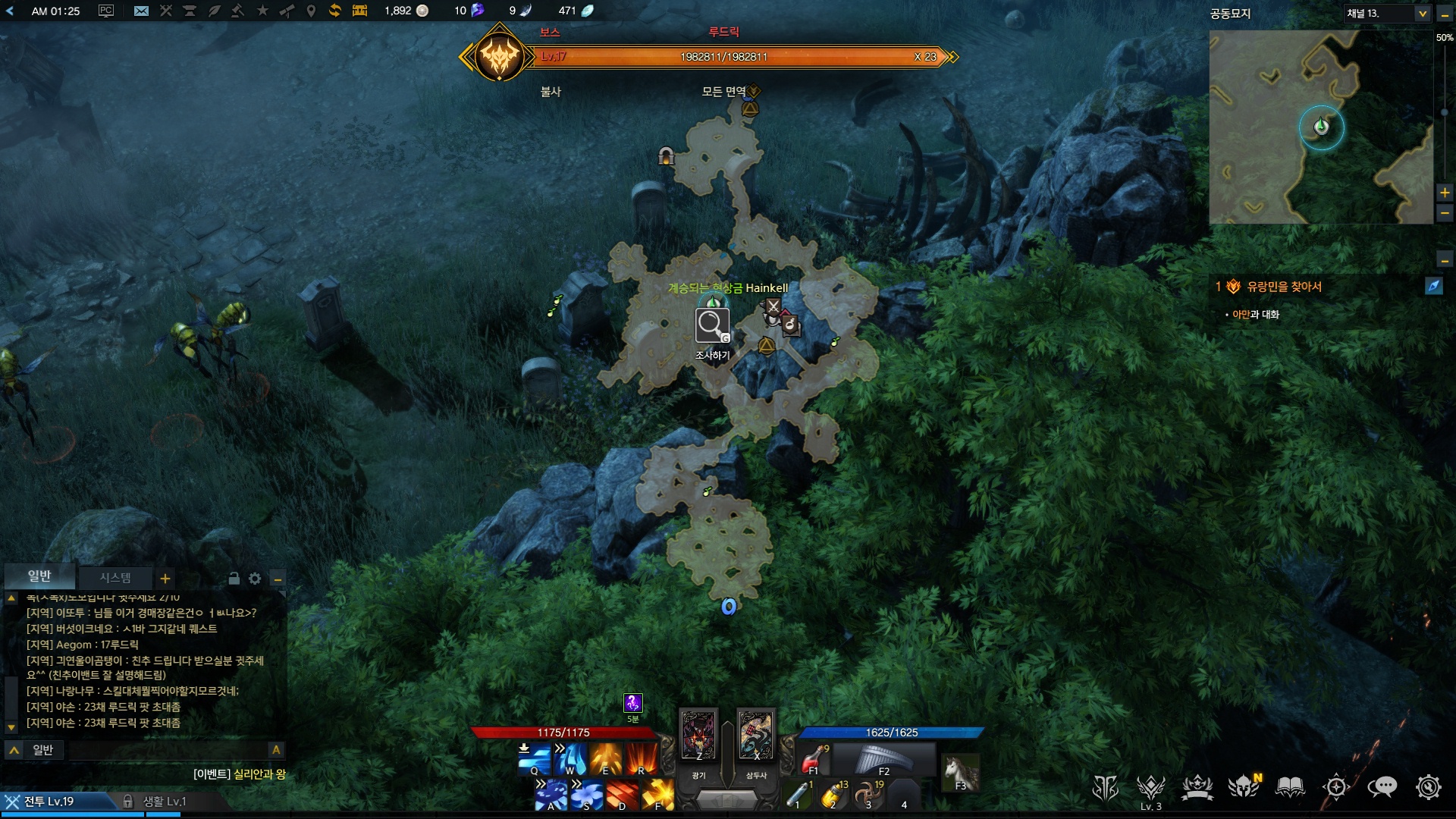1456x819 pixels.
Task: Switch to the 시스템 chat tab
Action: tap(115, 578)
